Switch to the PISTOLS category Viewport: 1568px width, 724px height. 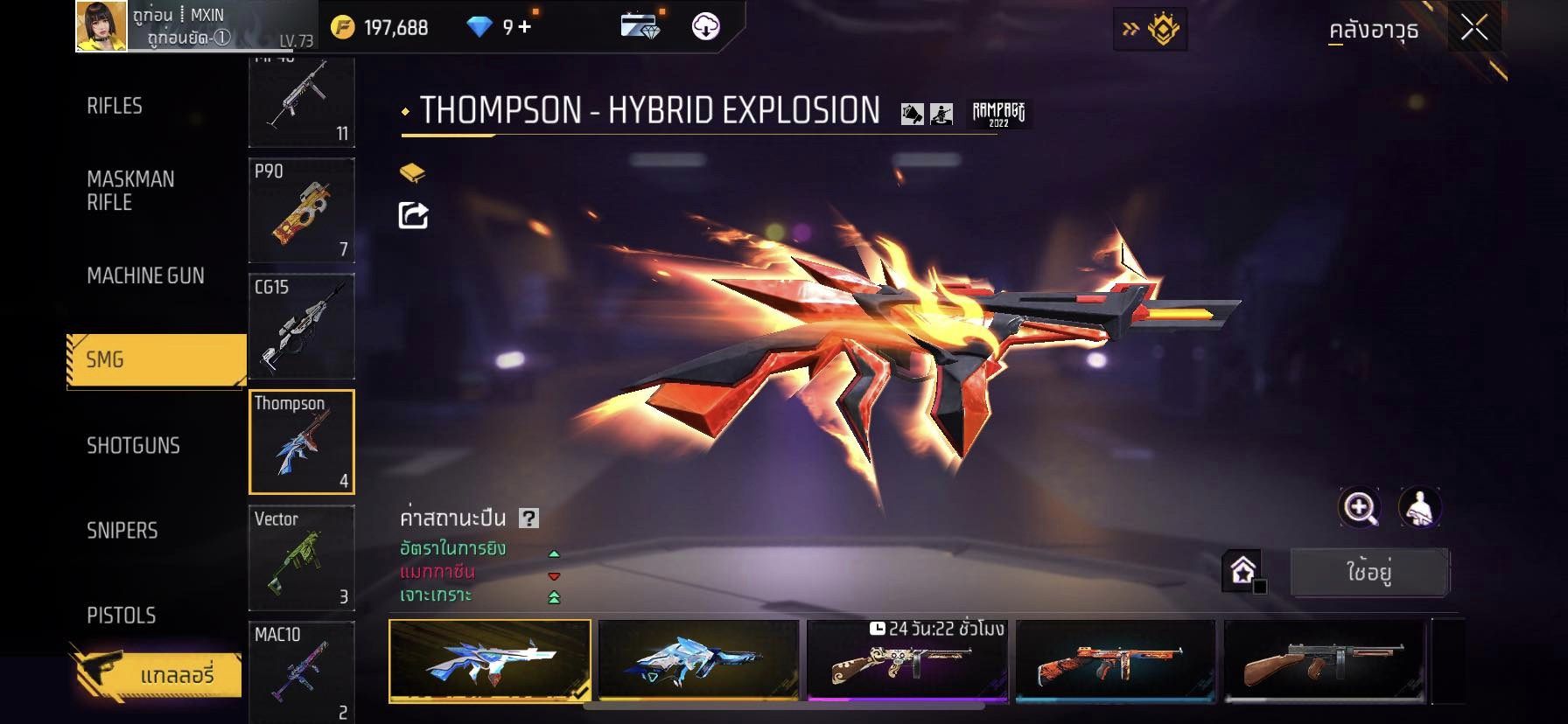coord(121,616)
